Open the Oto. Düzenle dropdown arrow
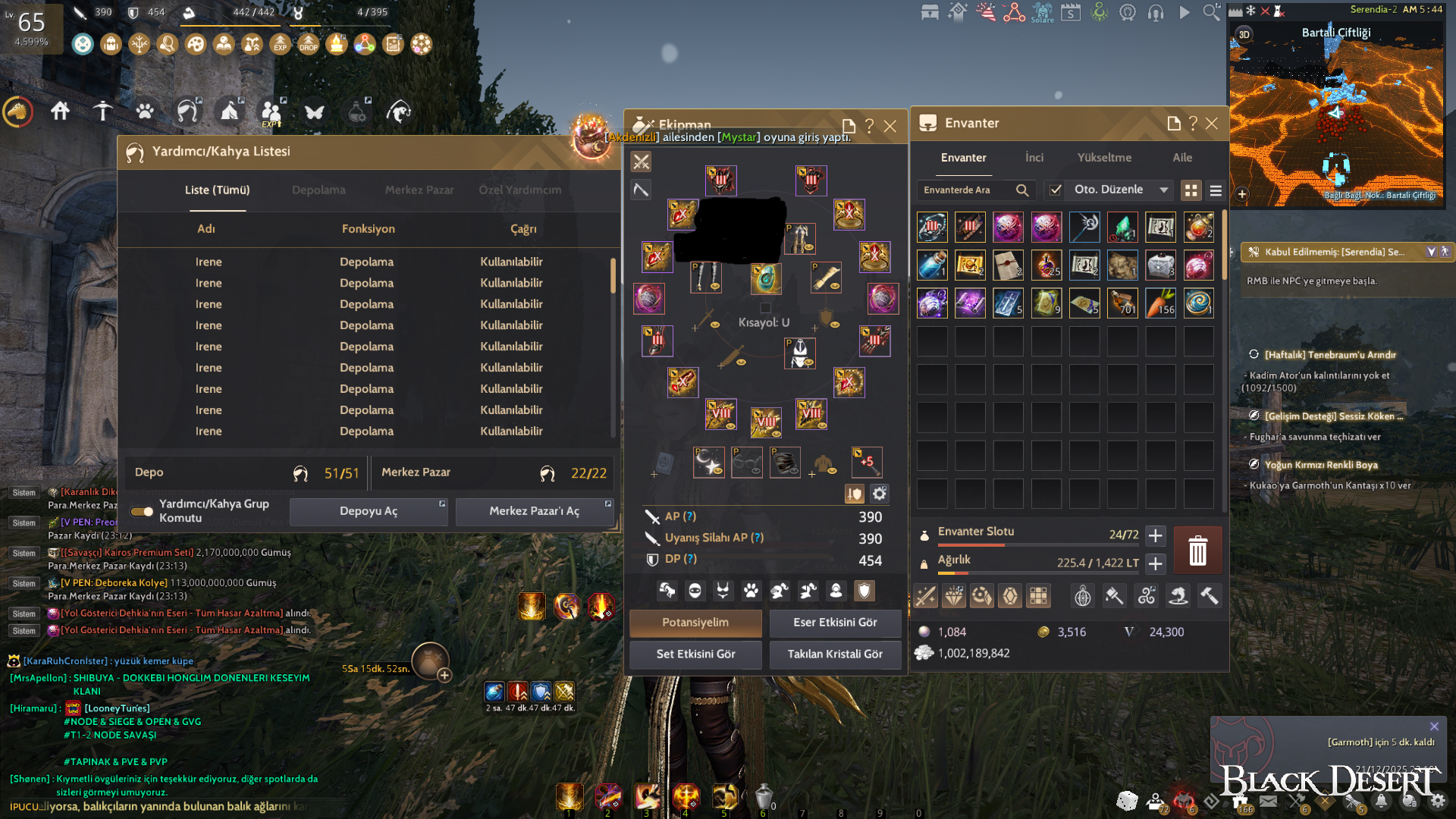 (x=1163, y=190)
